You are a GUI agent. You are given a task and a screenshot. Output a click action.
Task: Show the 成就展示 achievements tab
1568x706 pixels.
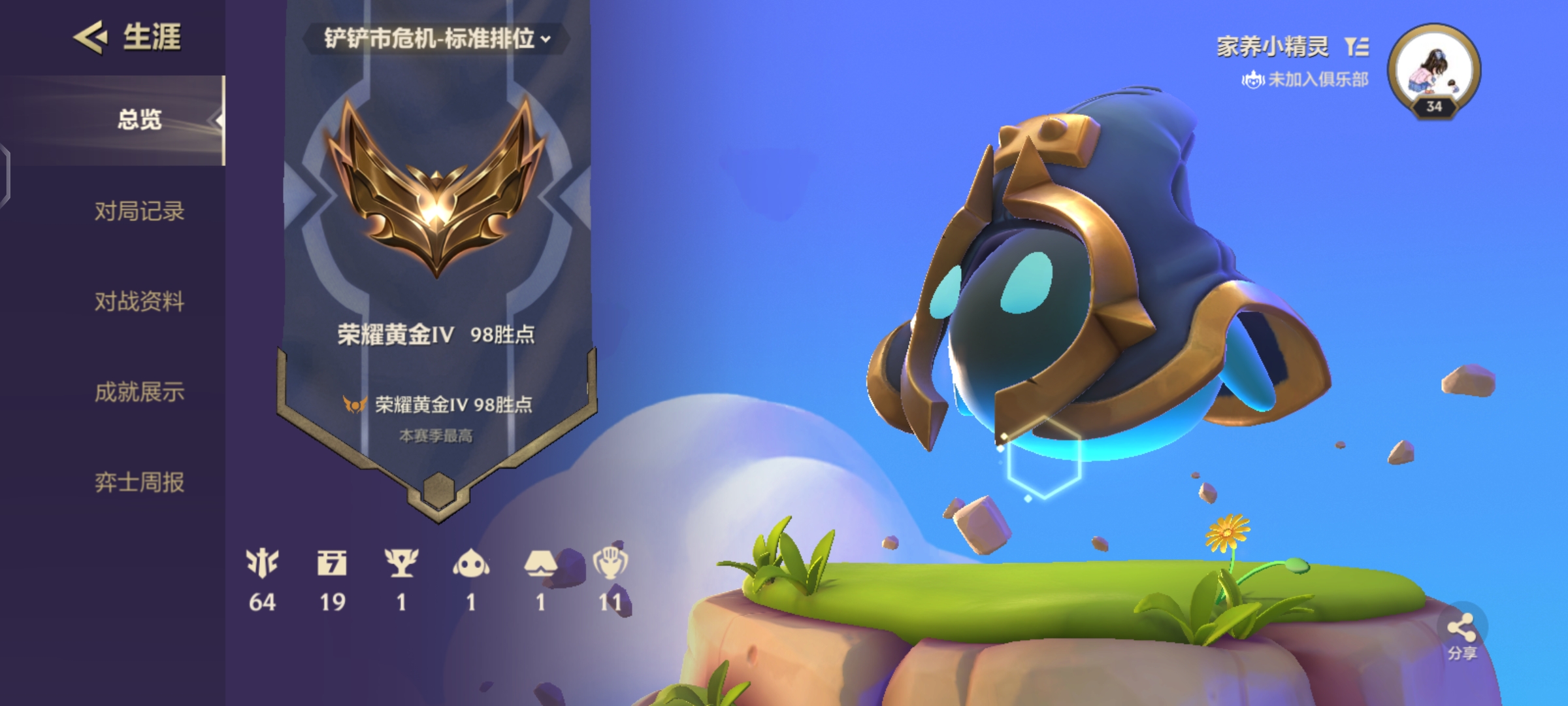pyautogui.click(x=139, y=392)
